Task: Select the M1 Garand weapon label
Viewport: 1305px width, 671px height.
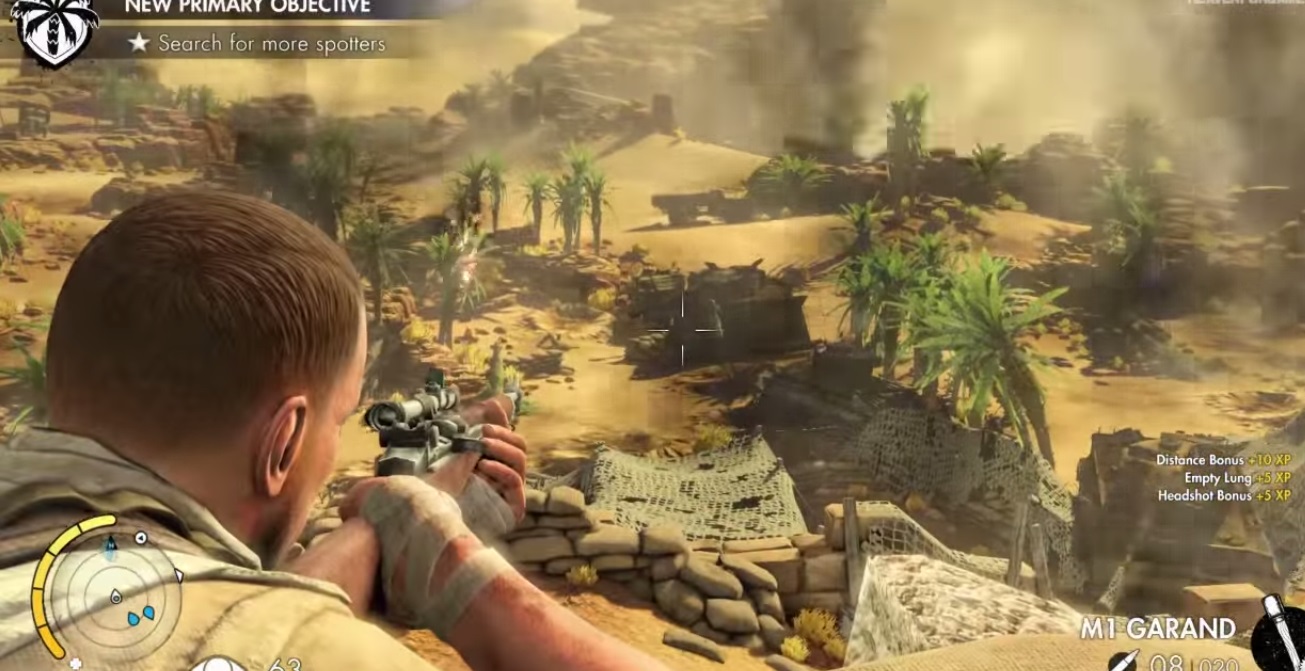Action: coord(1157,629)
